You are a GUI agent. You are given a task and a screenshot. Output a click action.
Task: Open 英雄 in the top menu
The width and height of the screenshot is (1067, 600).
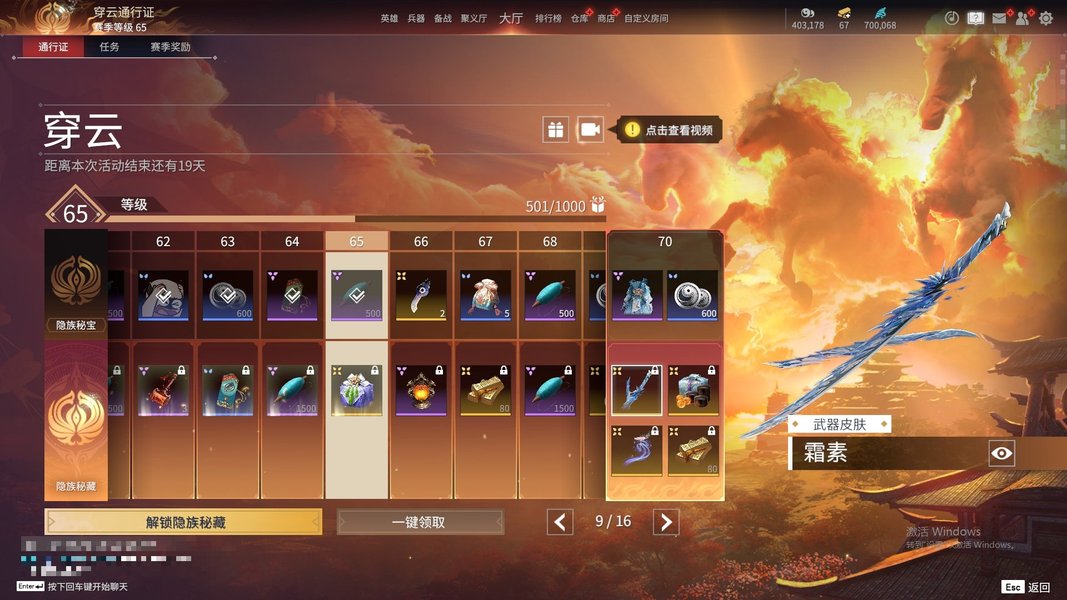(389, 19)
